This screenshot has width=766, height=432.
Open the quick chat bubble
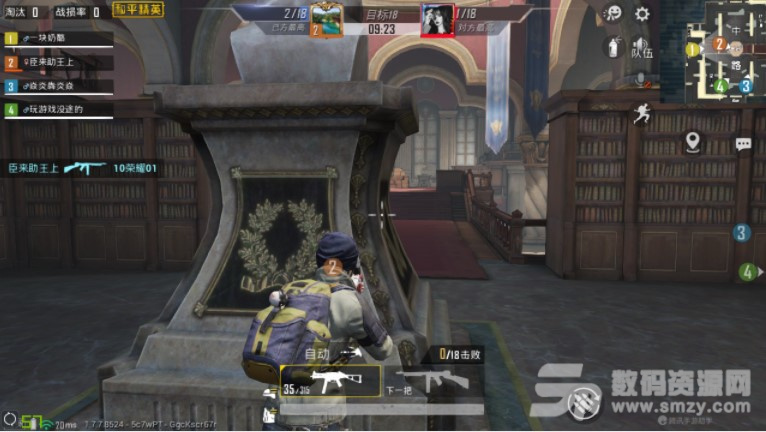[x=743, y=144]
